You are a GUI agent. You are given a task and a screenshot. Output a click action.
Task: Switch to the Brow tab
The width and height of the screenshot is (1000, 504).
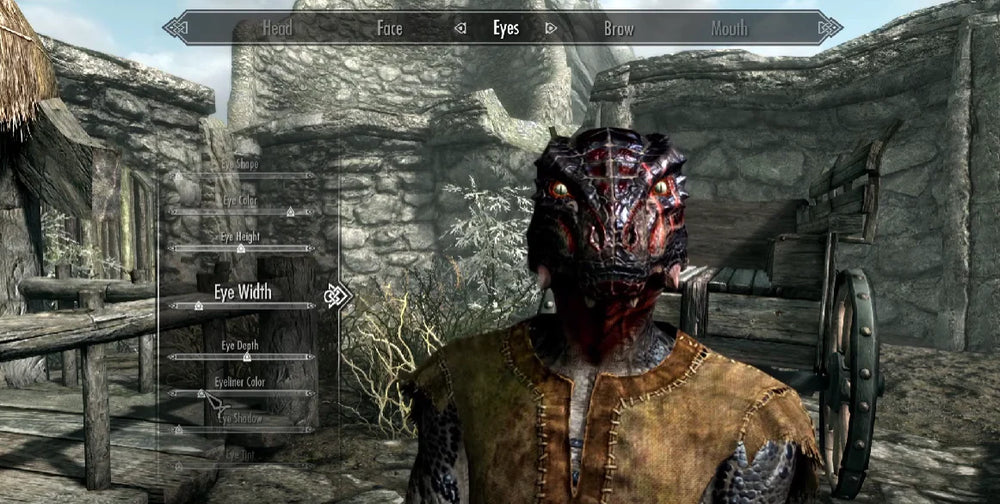[619, 28]
